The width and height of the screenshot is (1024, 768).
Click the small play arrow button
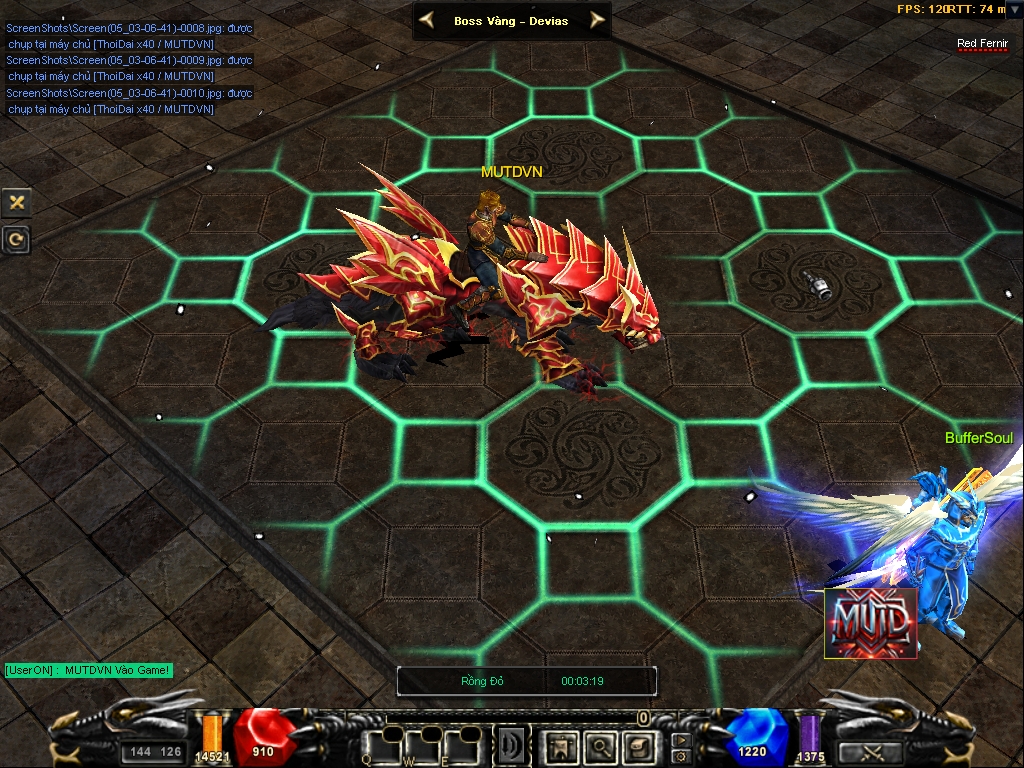click(x=680, y=740)
